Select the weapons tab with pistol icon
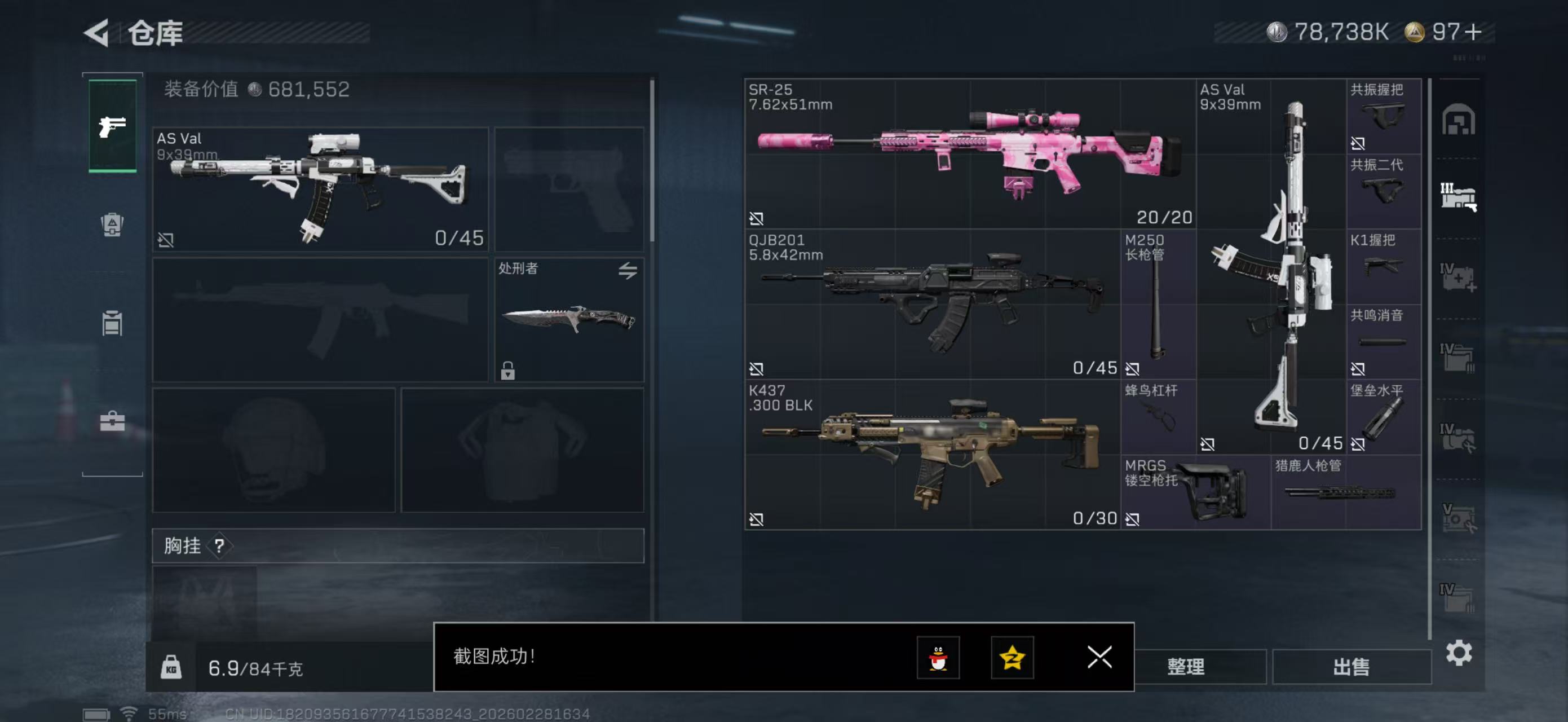Image resolution: width=1568 pixels, height=722 pixels. (113, 126)
